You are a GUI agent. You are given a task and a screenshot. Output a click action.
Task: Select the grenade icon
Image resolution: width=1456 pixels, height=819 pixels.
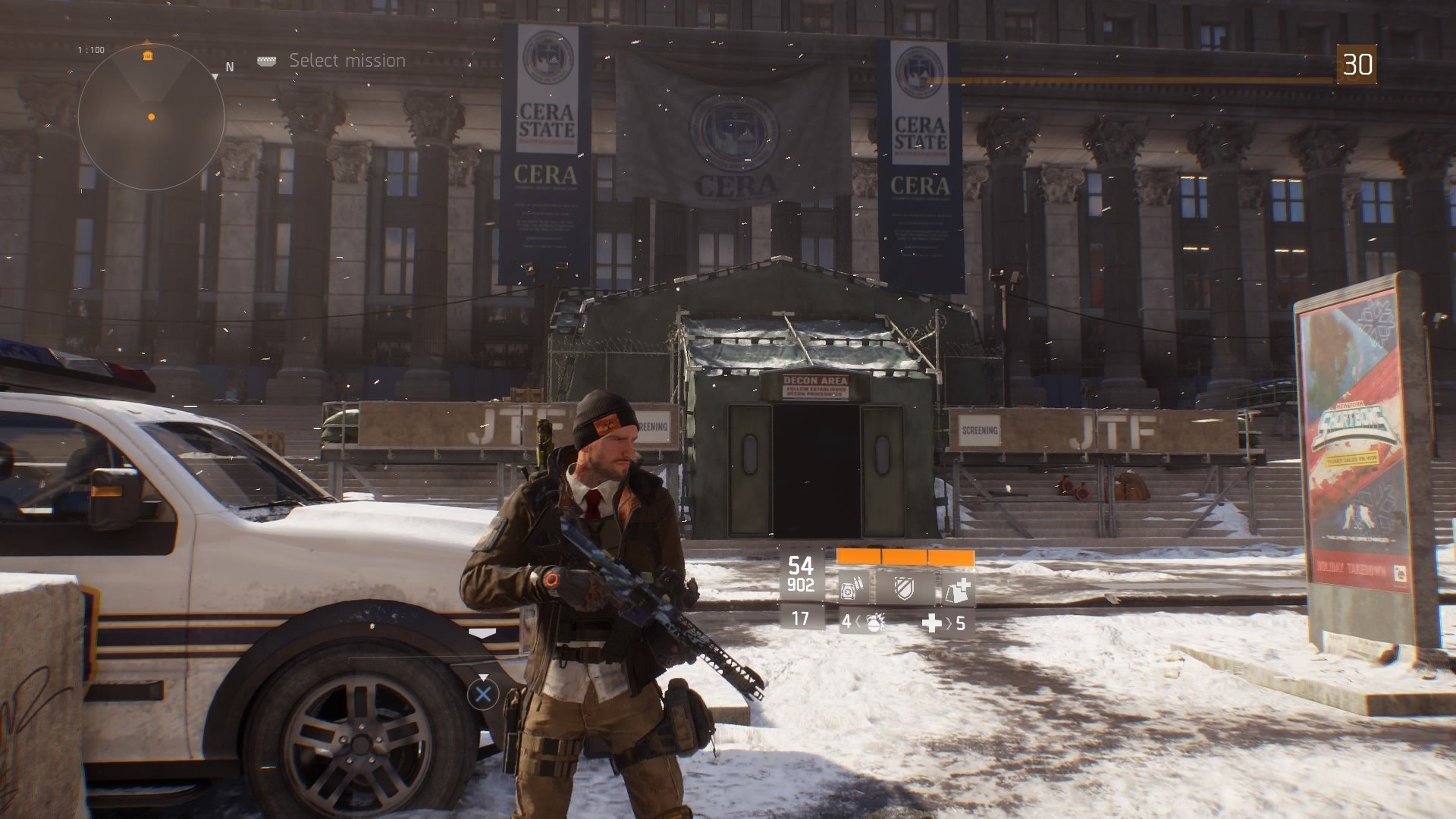click(x=874, y=623)
